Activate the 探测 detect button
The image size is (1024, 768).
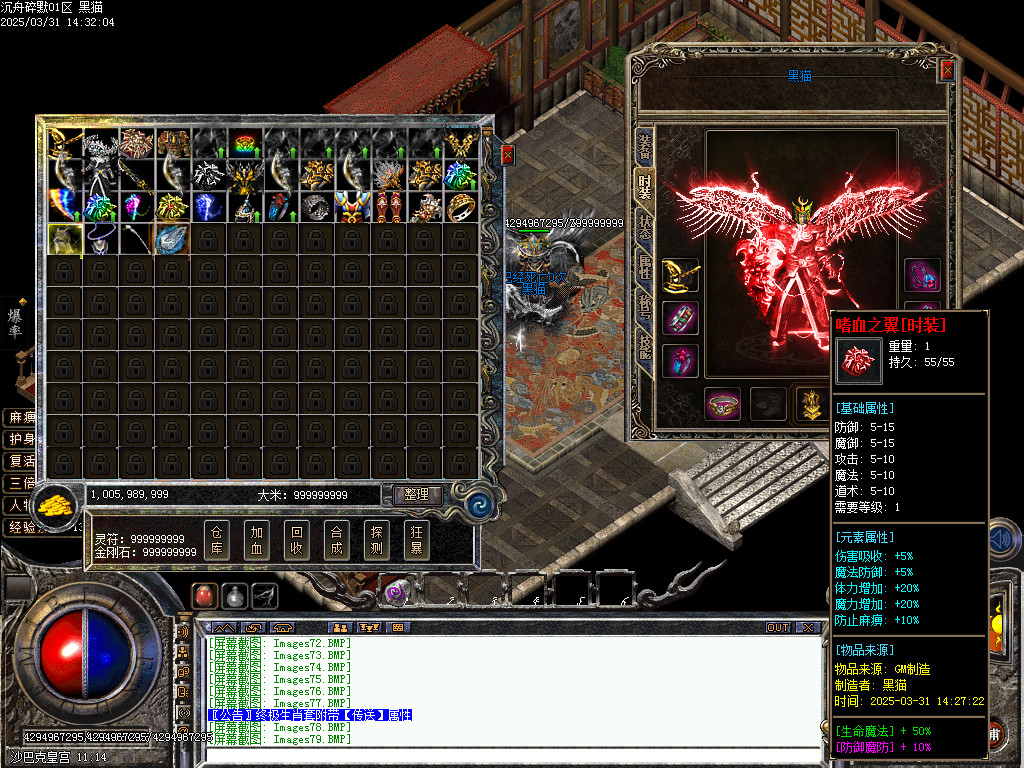(x=377, y=540)
